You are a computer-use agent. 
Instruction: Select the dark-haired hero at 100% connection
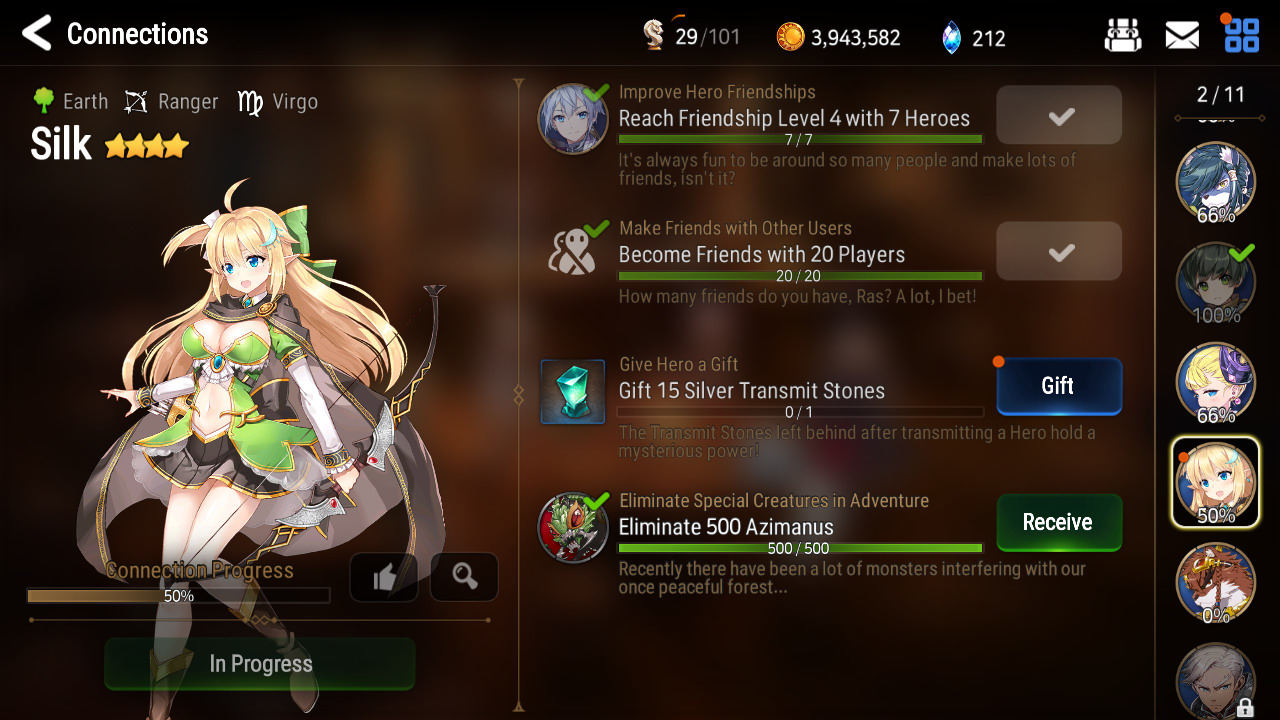point(1215,282)
